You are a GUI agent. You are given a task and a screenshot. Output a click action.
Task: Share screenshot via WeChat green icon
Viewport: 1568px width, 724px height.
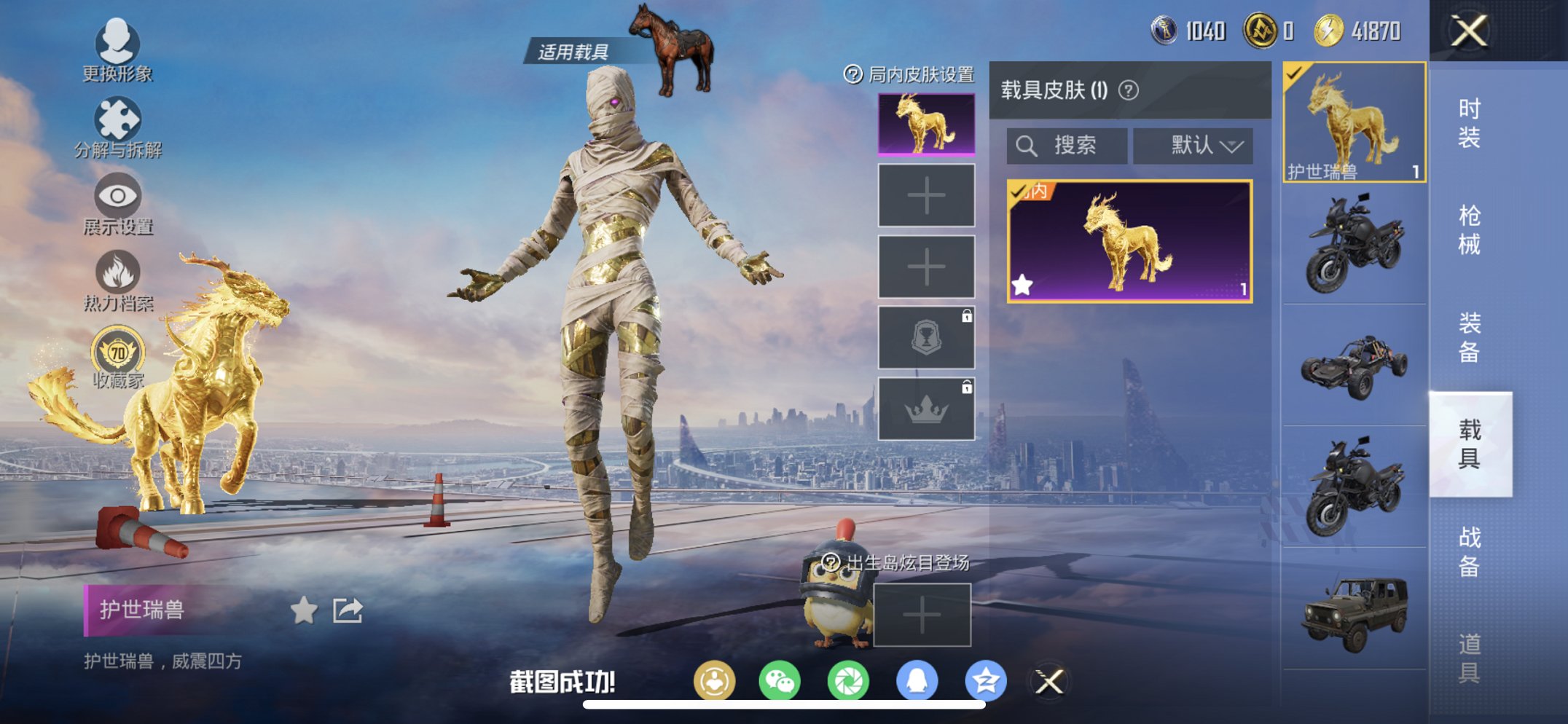[781, 680]
